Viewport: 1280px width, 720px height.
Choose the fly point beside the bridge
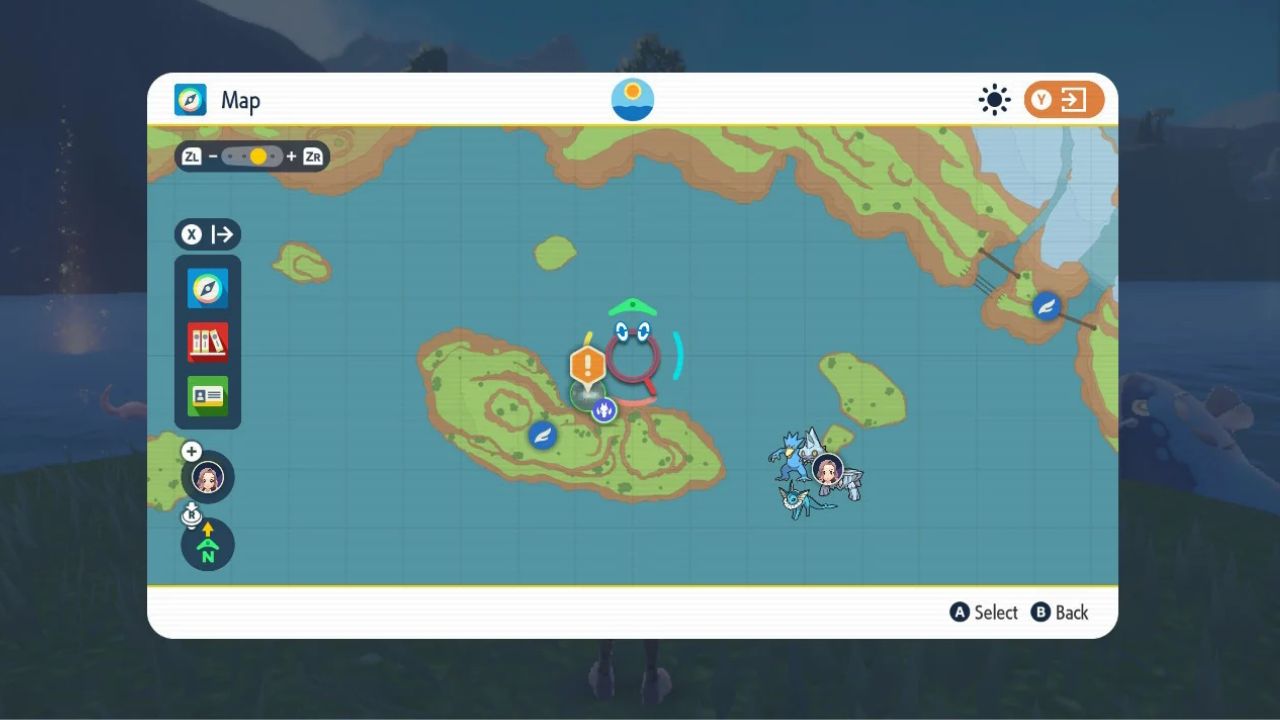coord(1047,306)
